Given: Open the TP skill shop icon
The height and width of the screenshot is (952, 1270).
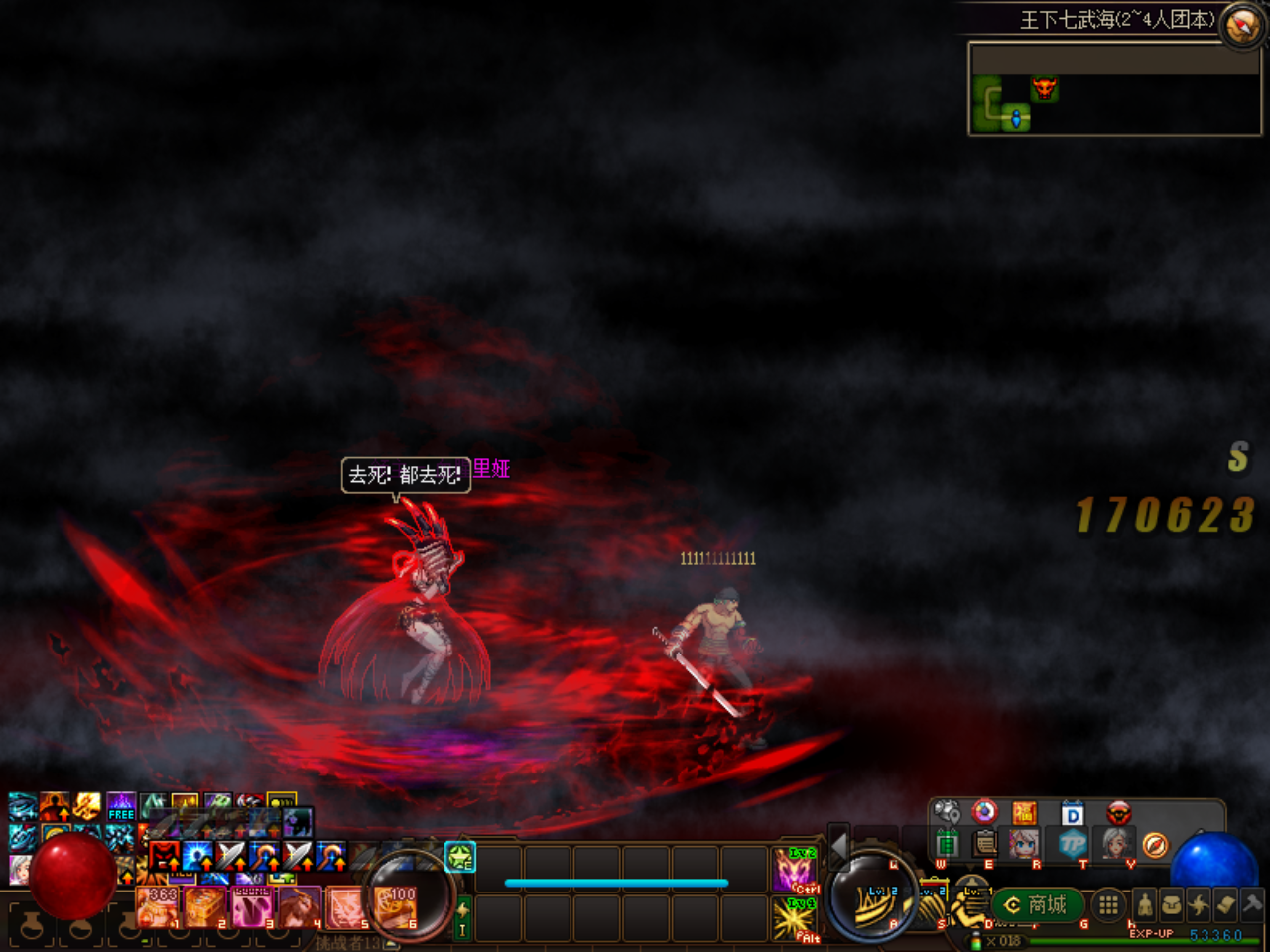Looking at the screenshot, I should (1074, 842).
